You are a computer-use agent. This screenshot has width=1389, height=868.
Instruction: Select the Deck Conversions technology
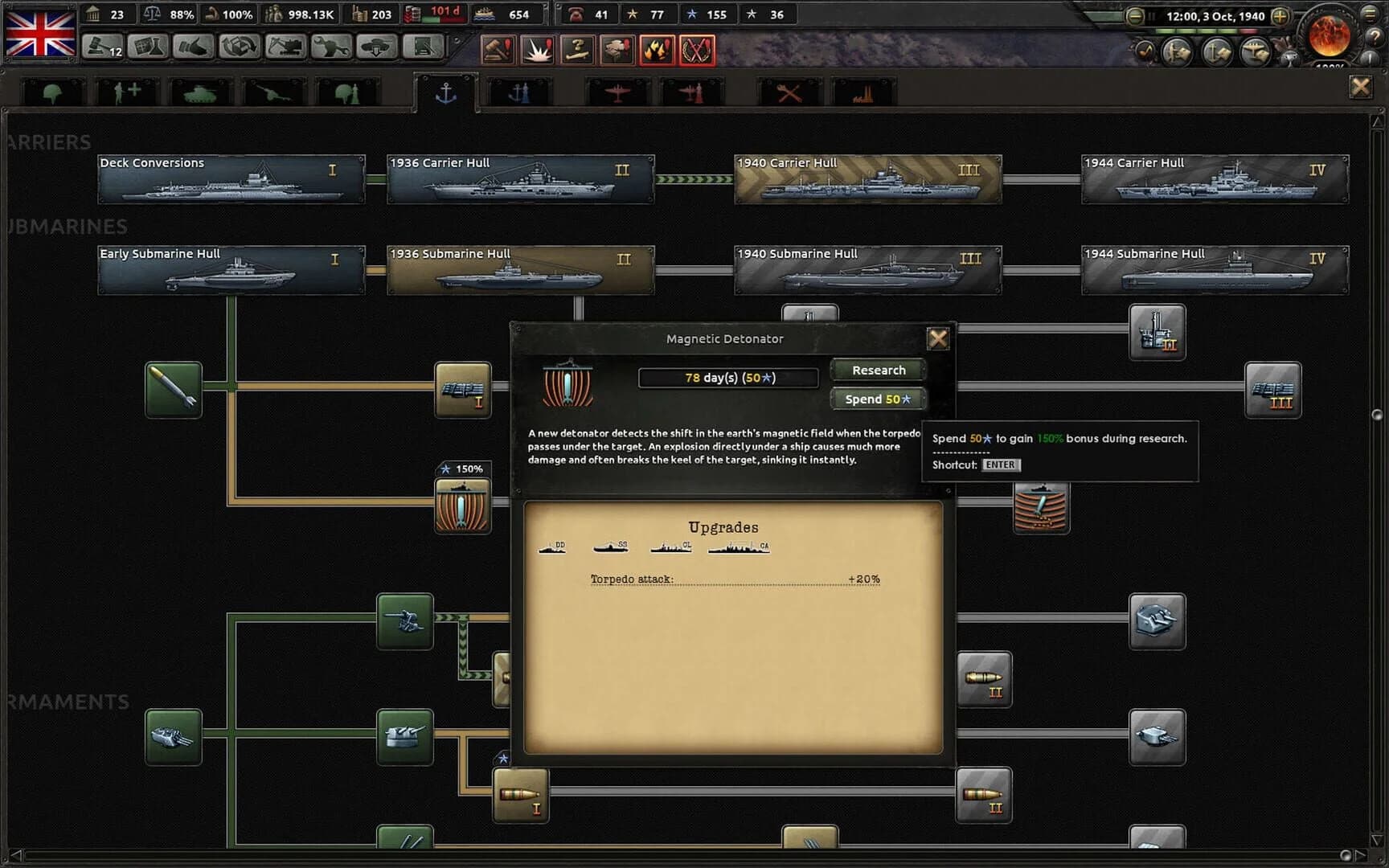coord(231,178)
